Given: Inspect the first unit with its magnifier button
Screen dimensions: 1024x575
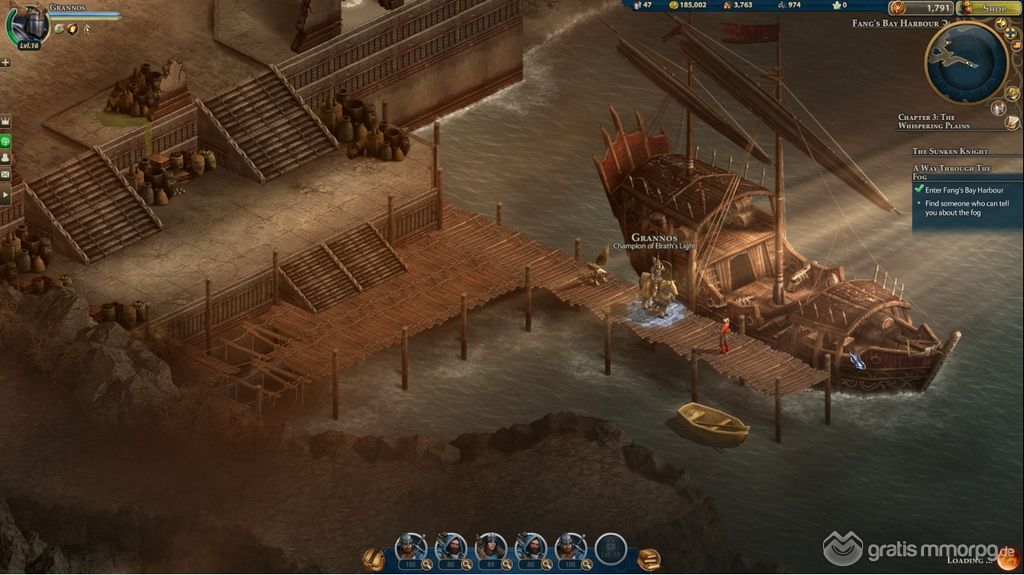Looking at the screenshot, I should (x=427, y=565).
